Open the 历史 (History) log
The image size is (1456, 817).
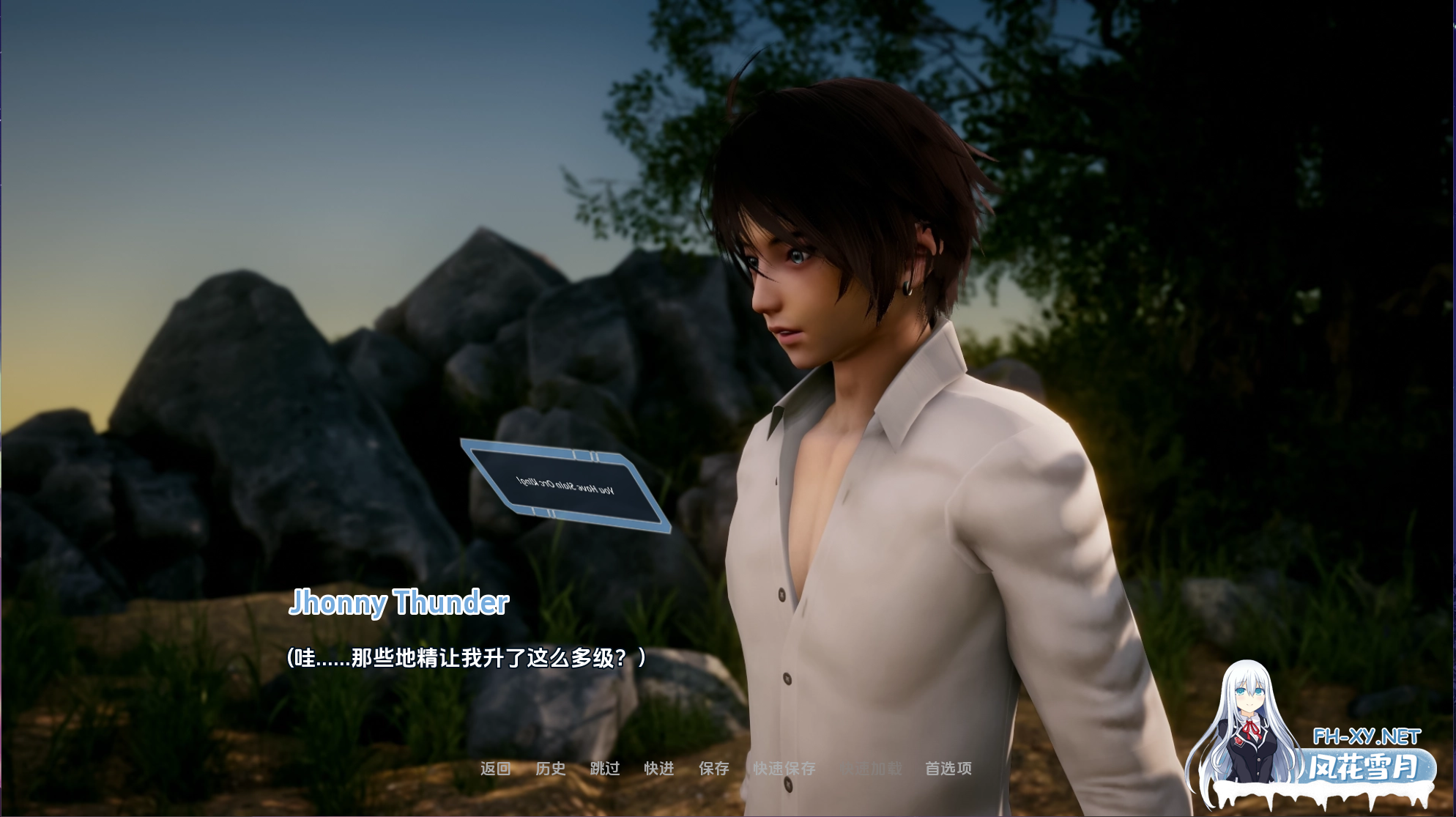tap(550, 768)
